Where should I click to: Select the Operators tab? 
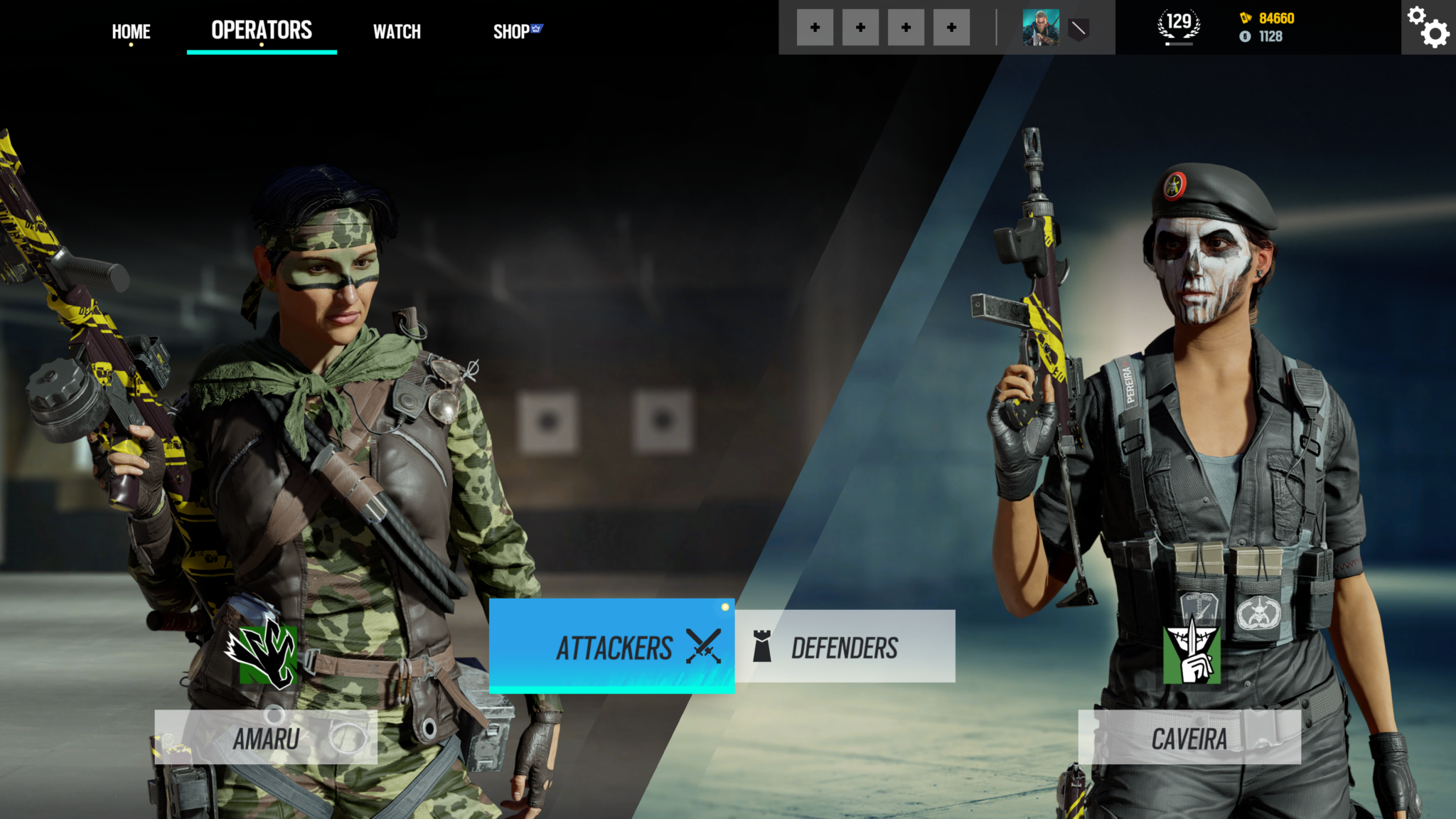coord(262,30)
